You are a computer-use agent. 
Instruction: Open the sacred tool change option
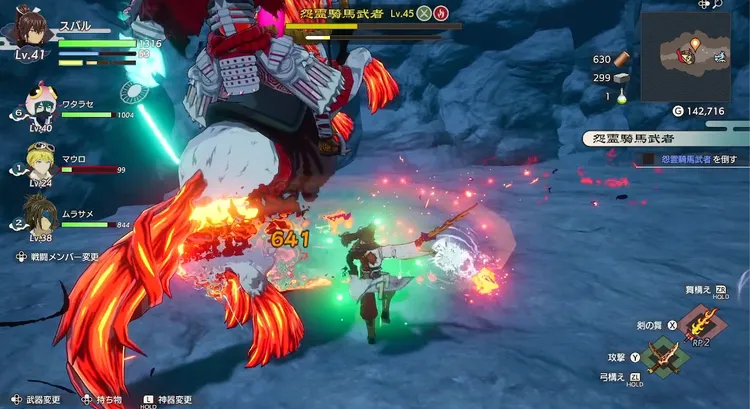tap(171, 399)
